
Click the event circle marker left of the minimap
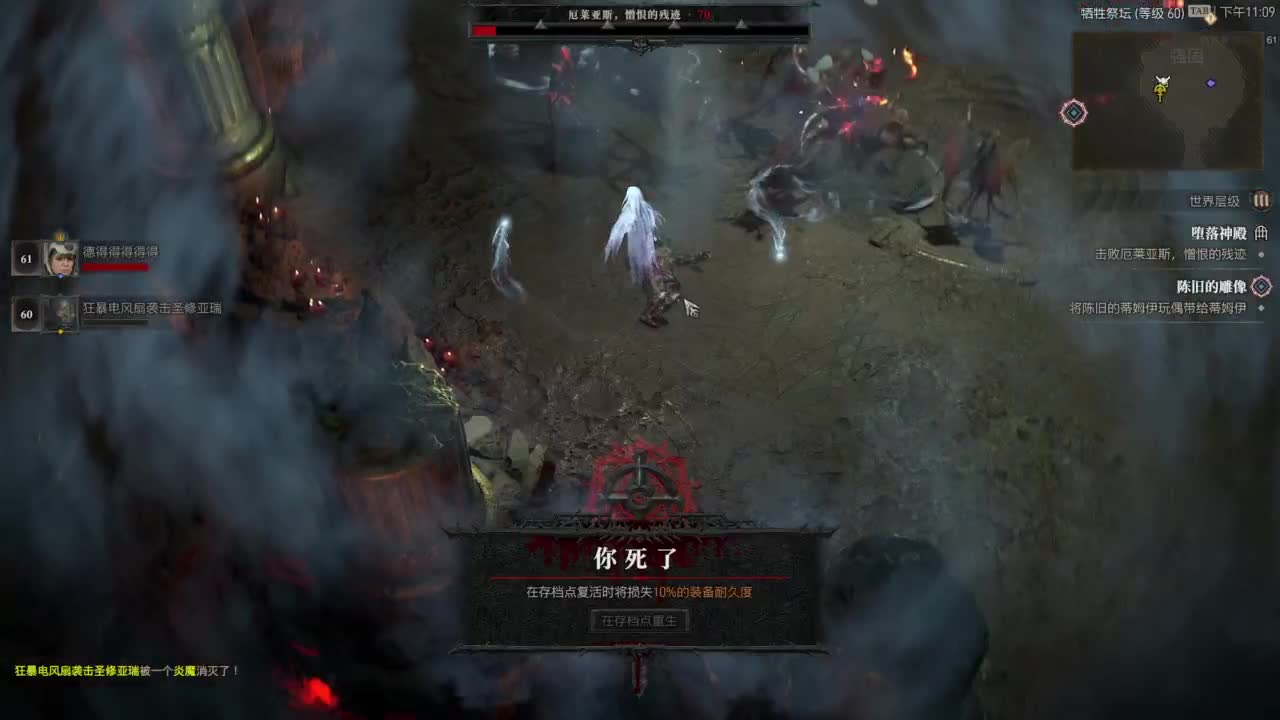pyautogui.click(x=1072, y=114)
